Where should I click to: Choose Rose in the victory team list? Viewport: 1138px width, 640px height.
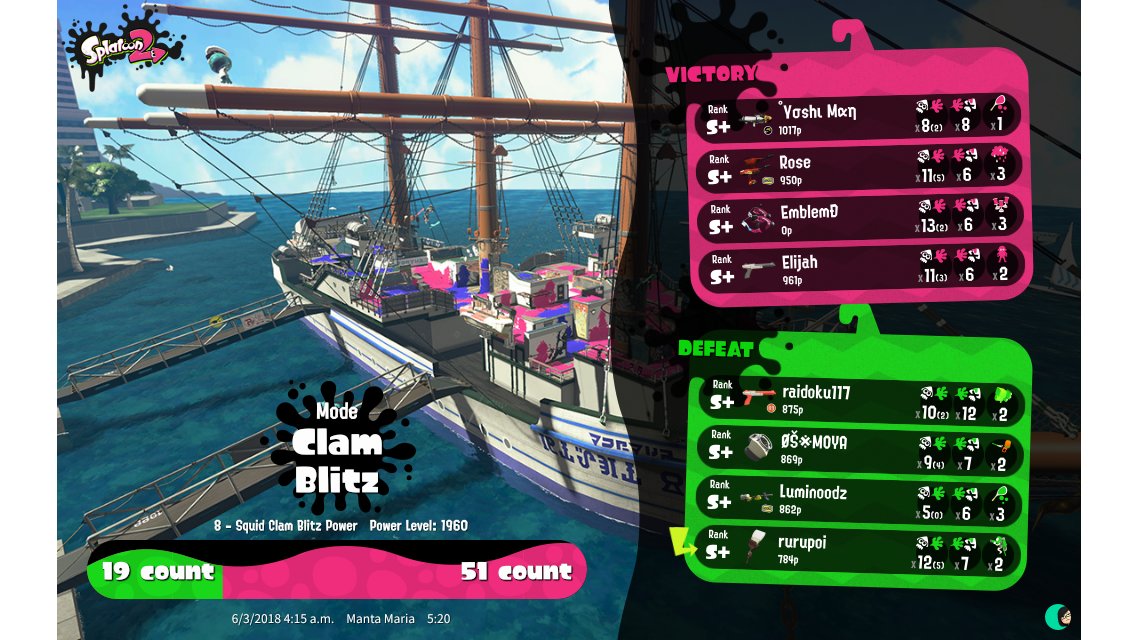pos(860,167)
